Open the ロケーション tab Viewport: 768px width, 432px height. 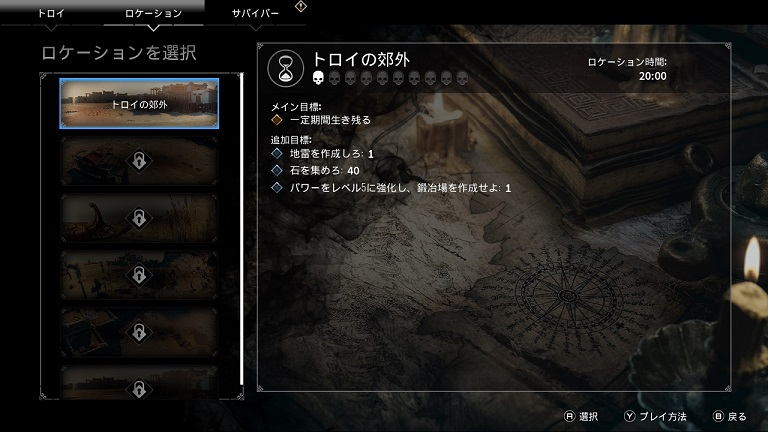[x=153, y=13]
